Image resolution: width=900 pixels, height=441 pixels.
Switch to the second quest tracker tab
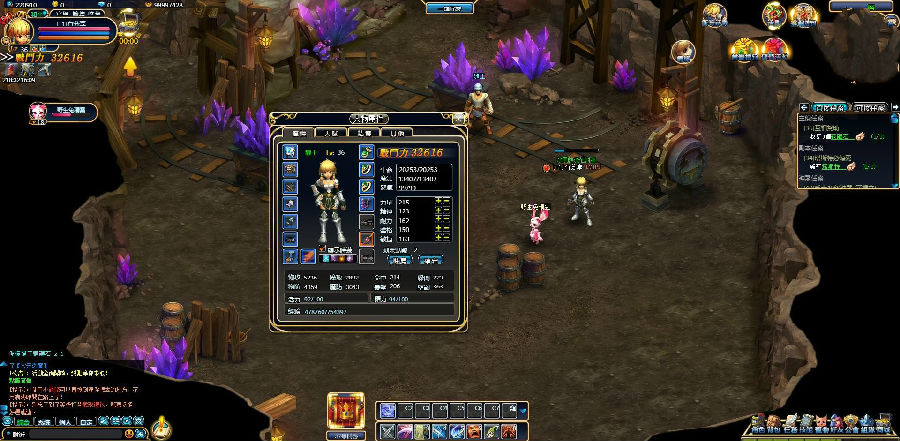click(865, 107)
